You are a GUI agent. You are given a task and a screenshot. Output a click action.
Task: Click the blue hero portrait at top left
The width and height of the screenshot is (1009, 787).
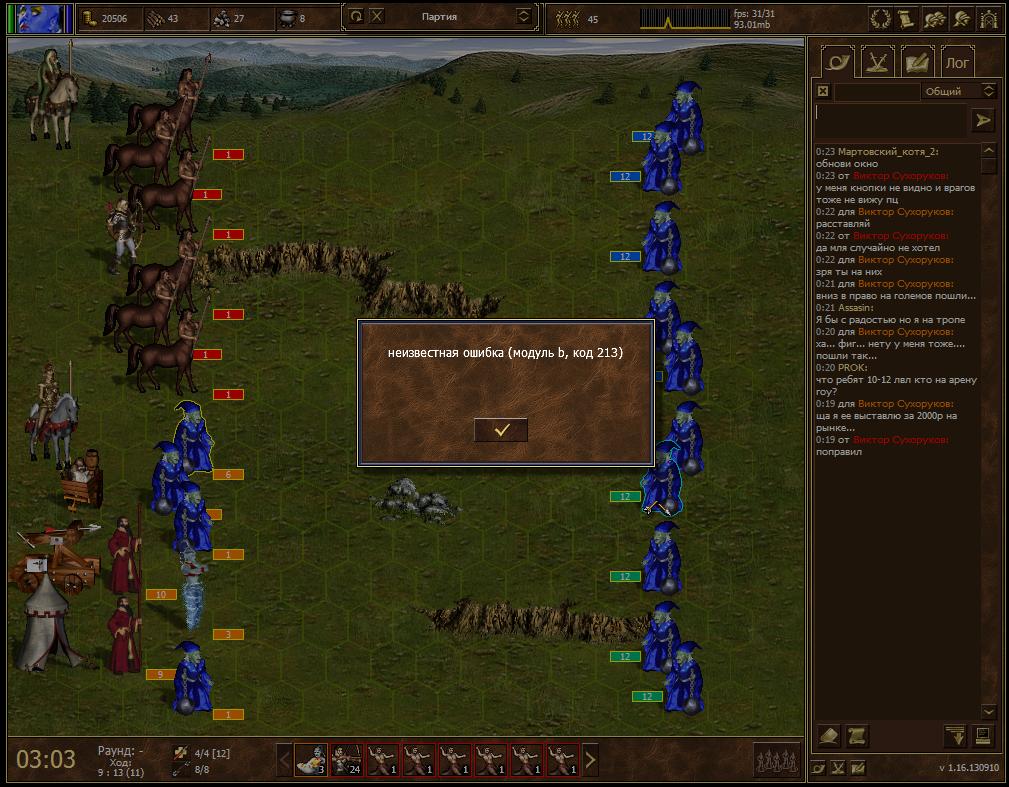point(45,17)
